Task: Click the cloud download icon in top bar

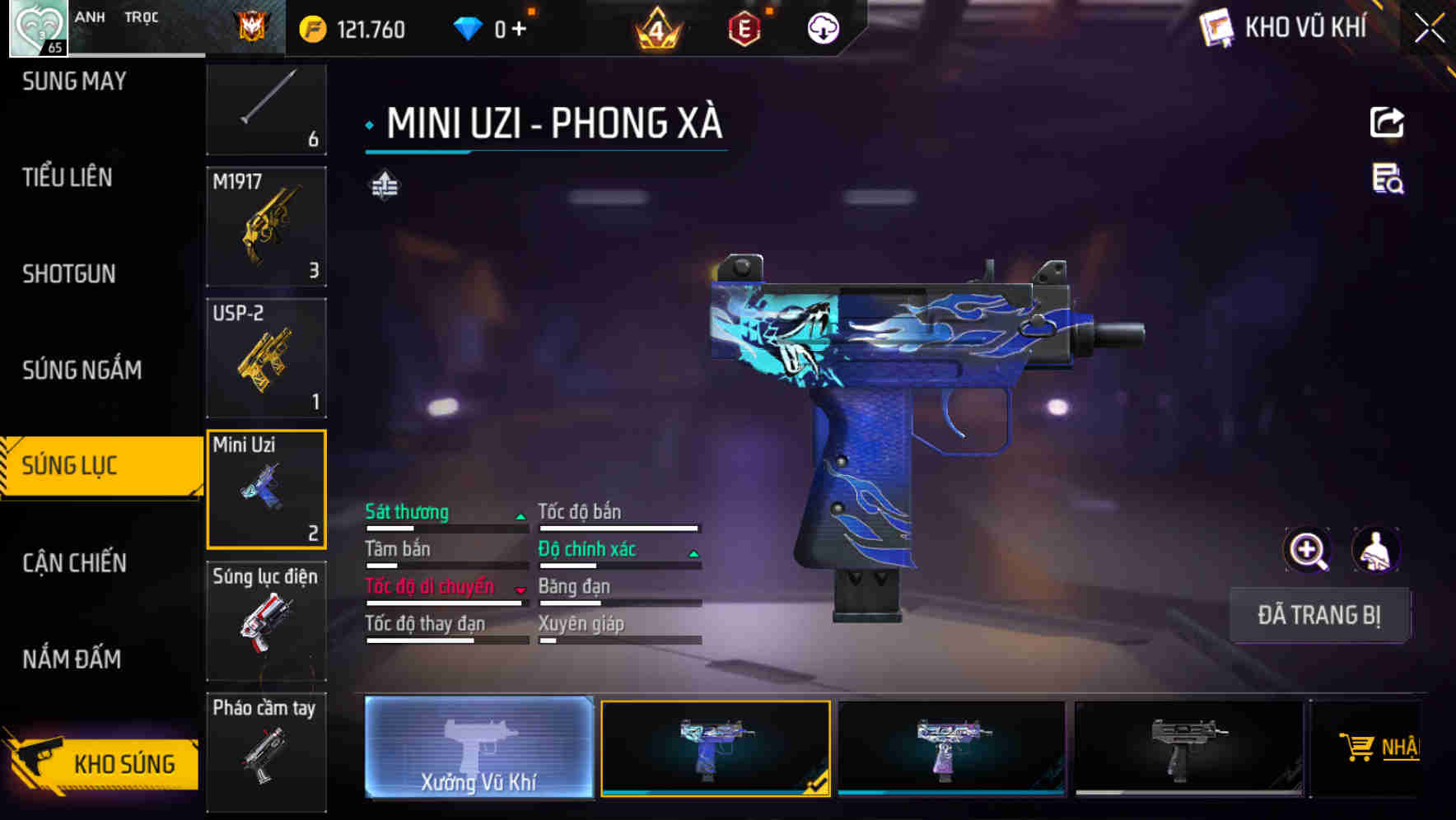Action: tap(821, 27)
